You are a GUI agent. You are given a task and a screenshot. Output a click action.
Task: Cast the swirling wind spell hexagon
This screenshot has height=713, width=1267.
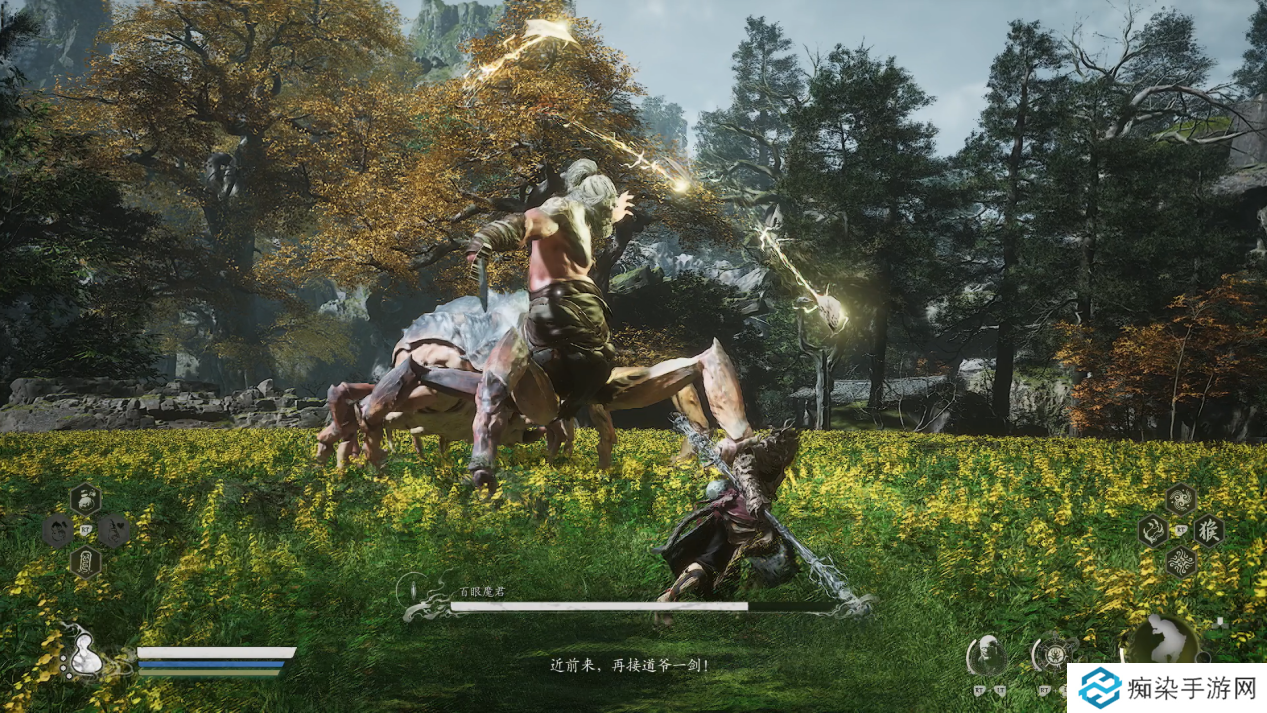click(1181, 498)
